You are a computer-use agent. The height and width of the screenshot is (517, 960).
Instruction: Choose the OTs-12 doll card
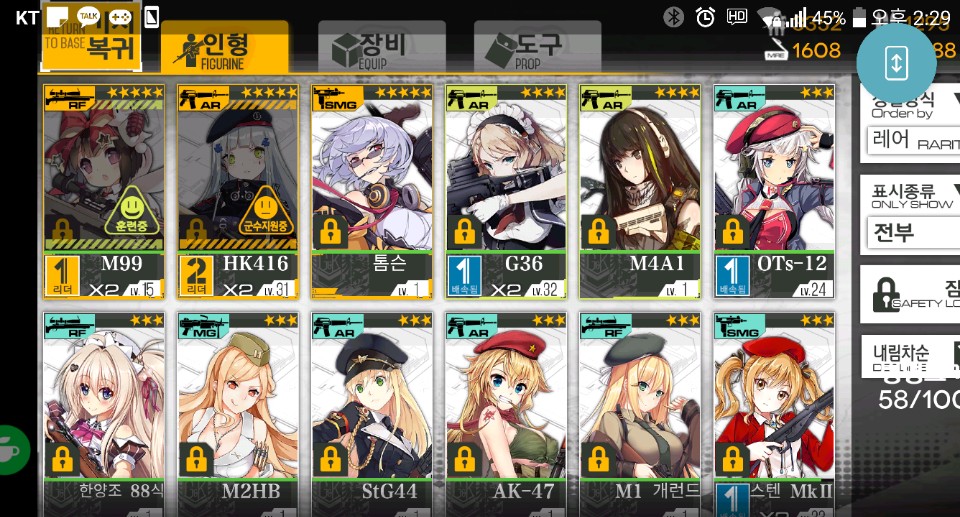point(773,190)
